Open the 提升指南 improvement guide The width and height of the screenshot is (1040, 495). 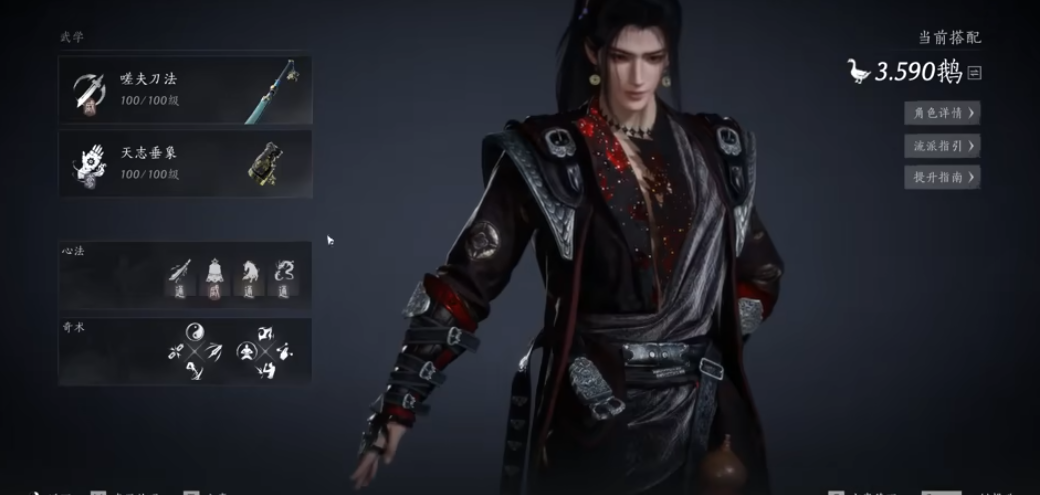tap(941, 177)
